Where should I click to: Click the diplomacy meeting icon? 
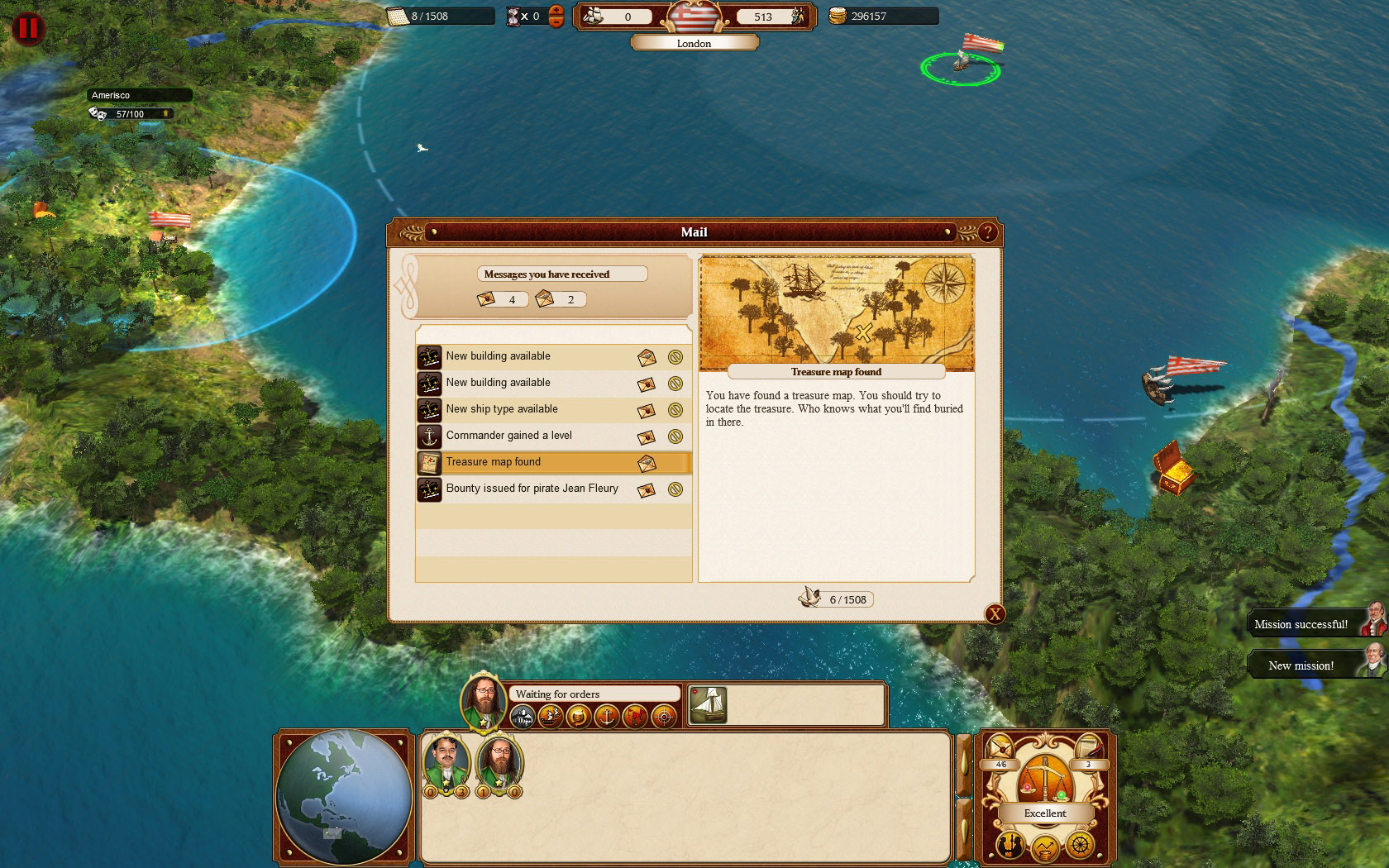pos(1010,846)
